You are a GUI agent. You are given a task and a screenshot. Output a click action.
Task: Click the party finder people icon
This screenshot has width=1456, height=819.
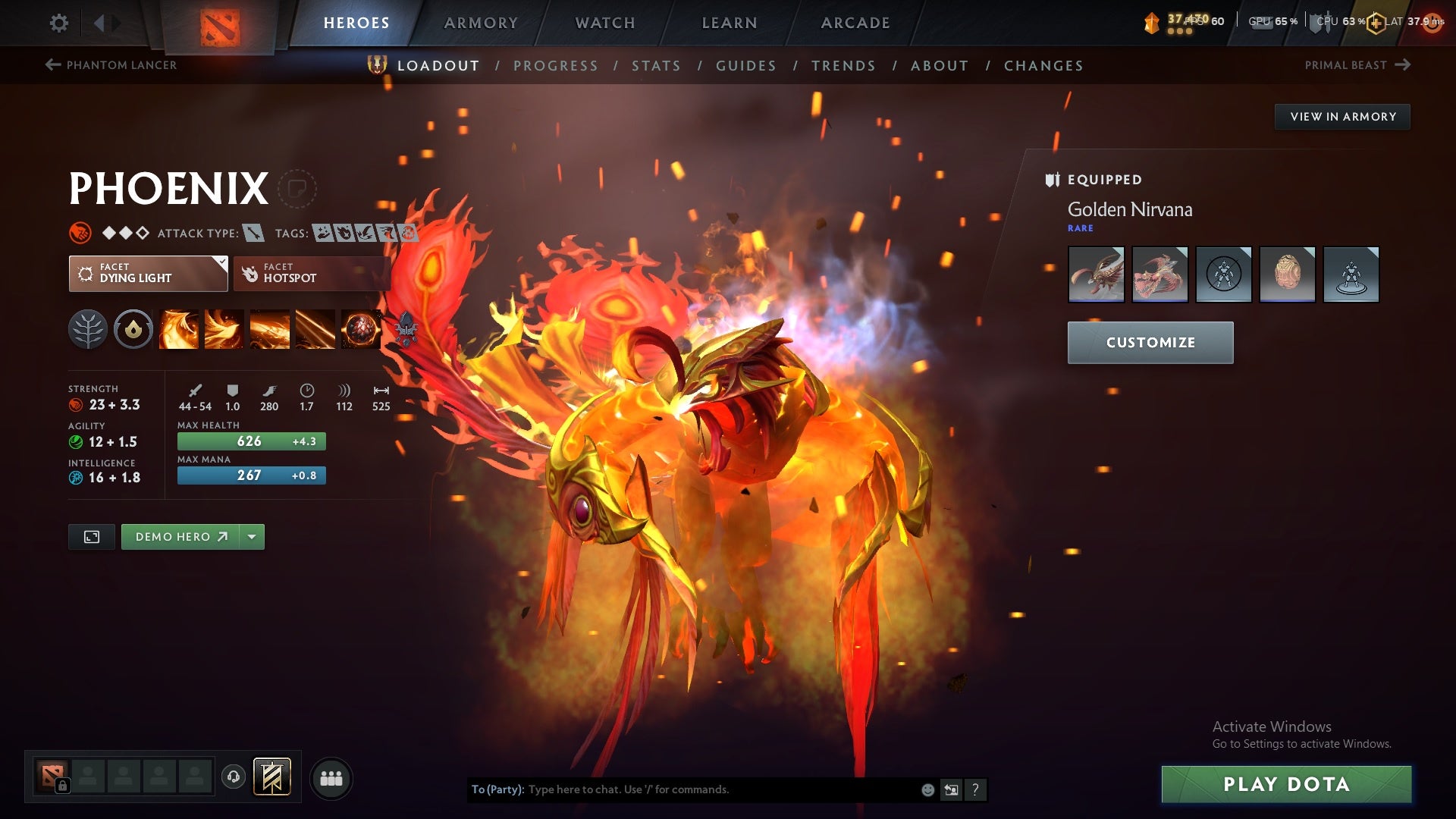(x=331, y=777)
